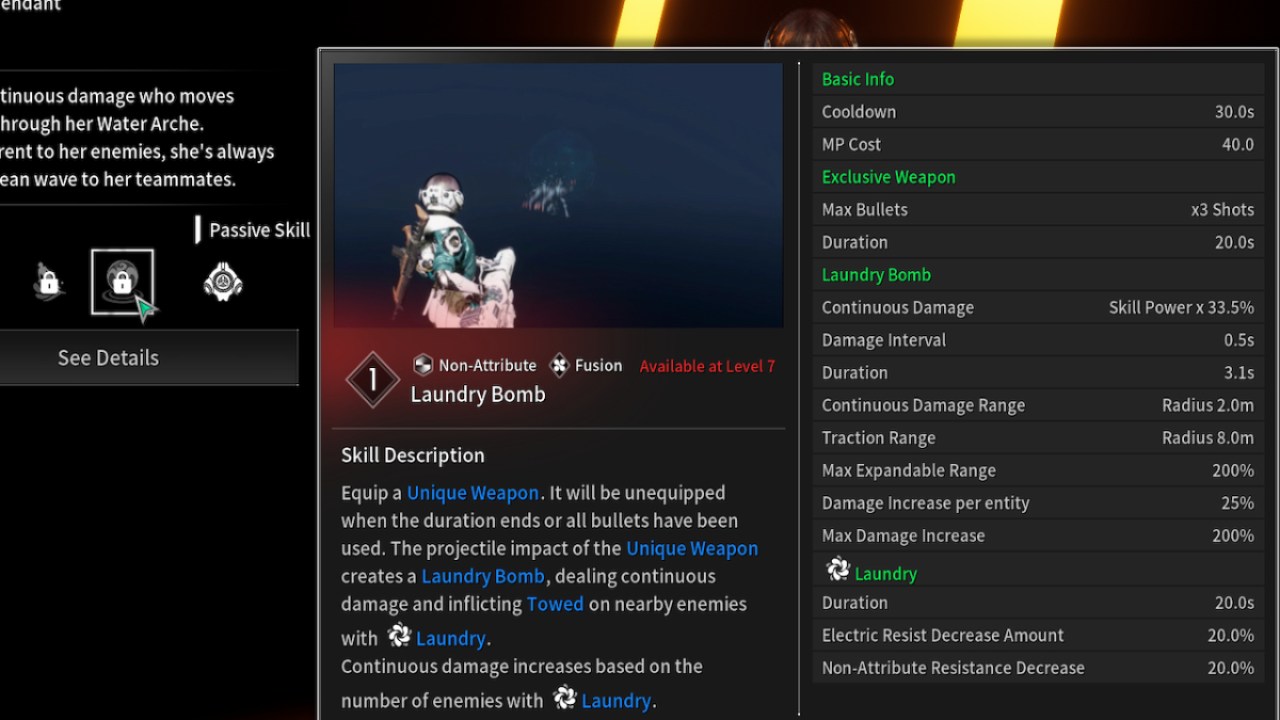Expand the Laundry Bomb stats section
This screenshot has width=1280, height=720.
tap(876, 274)
